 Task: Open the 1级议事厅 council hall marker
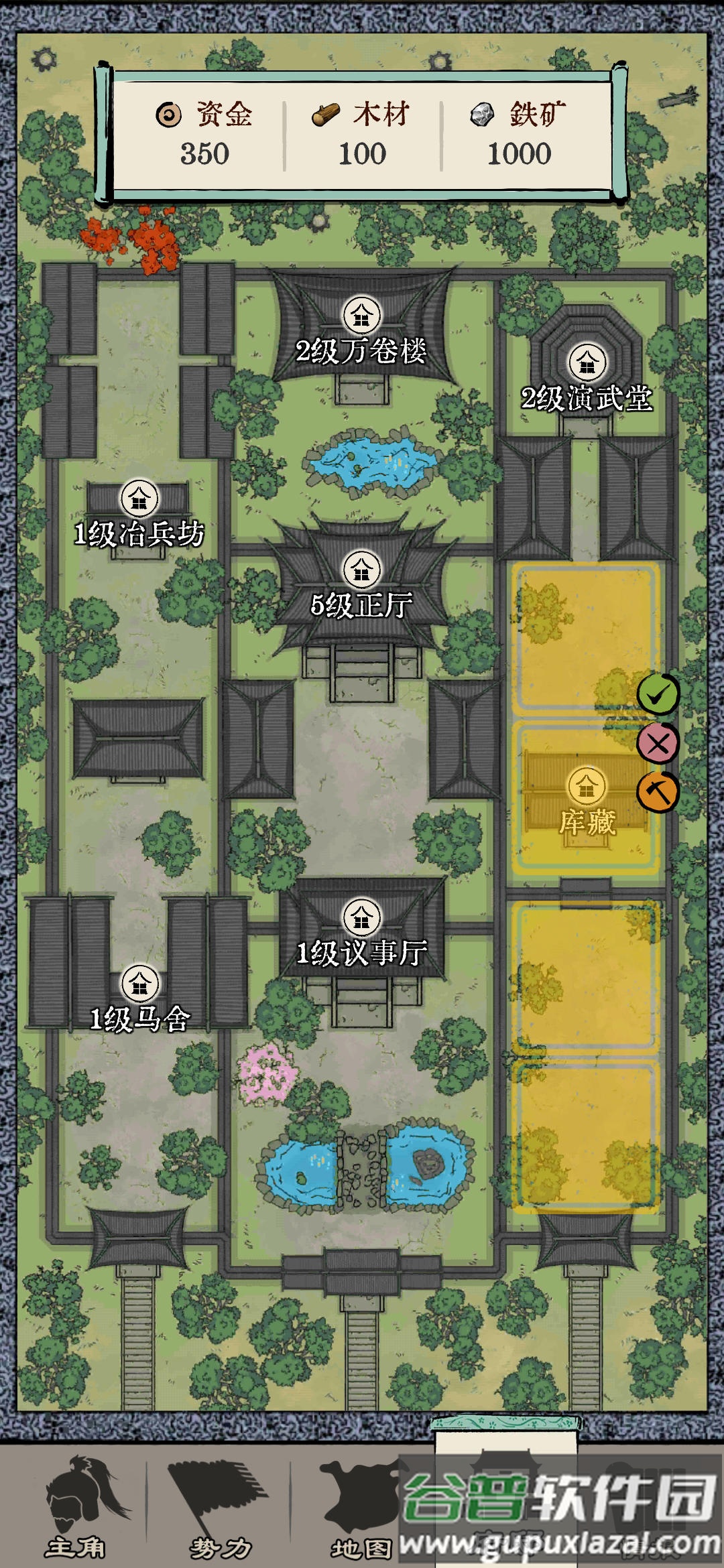click(361, 917)
